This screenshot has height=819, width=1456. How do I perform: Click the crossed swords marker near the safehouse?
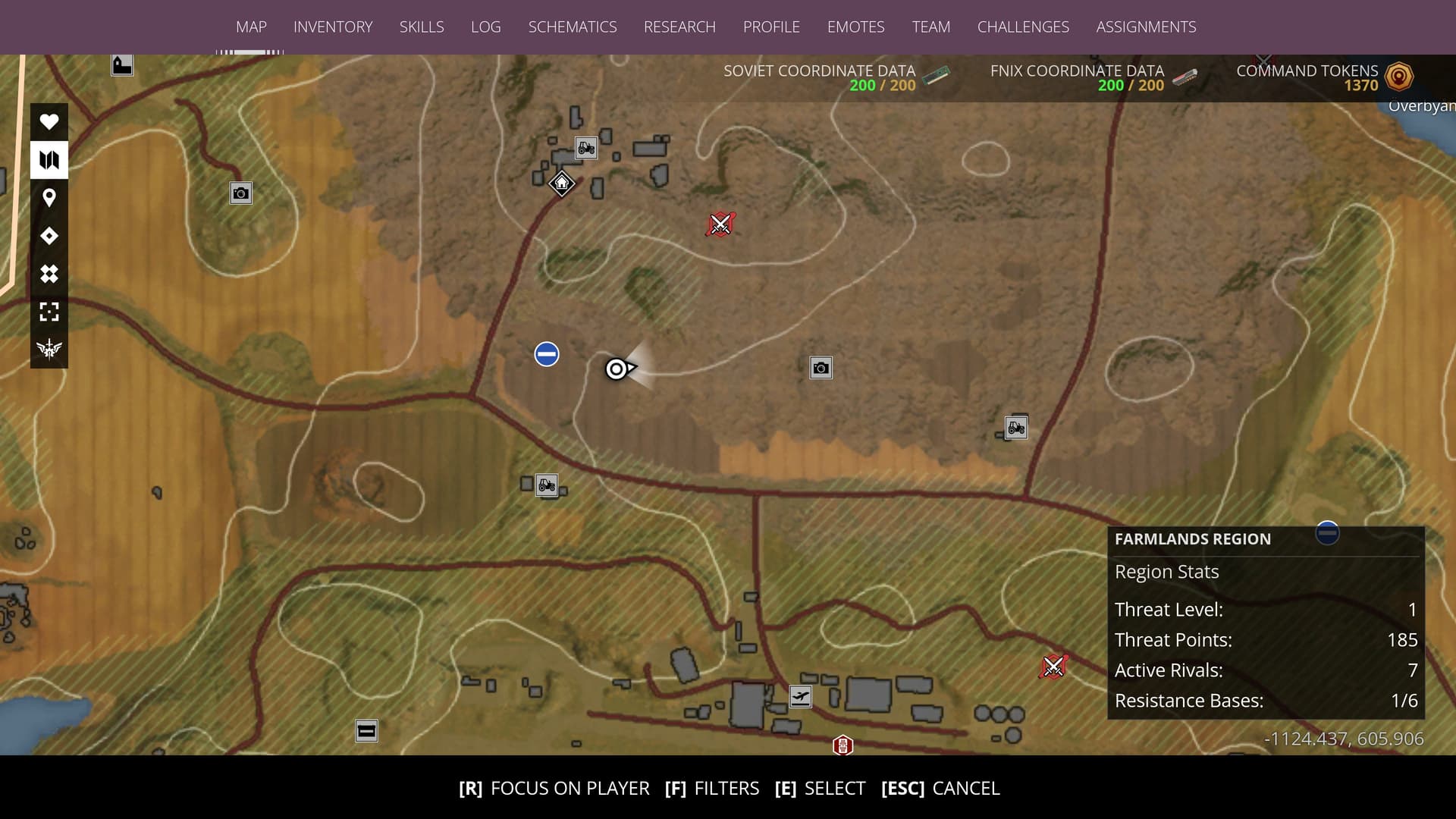point(720,224)
